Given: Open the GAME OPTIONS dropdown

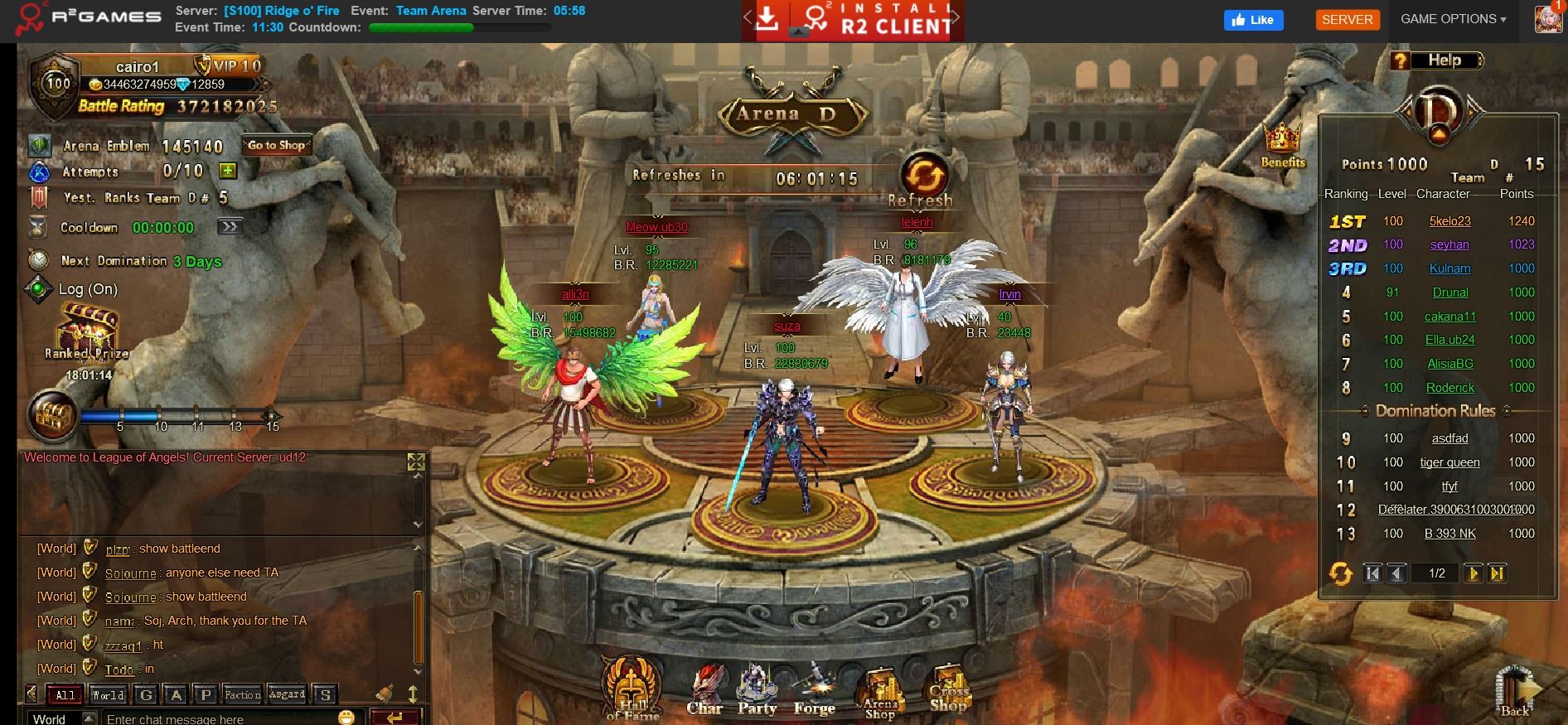Looking at the screenshot, I should coord(1453,19).
